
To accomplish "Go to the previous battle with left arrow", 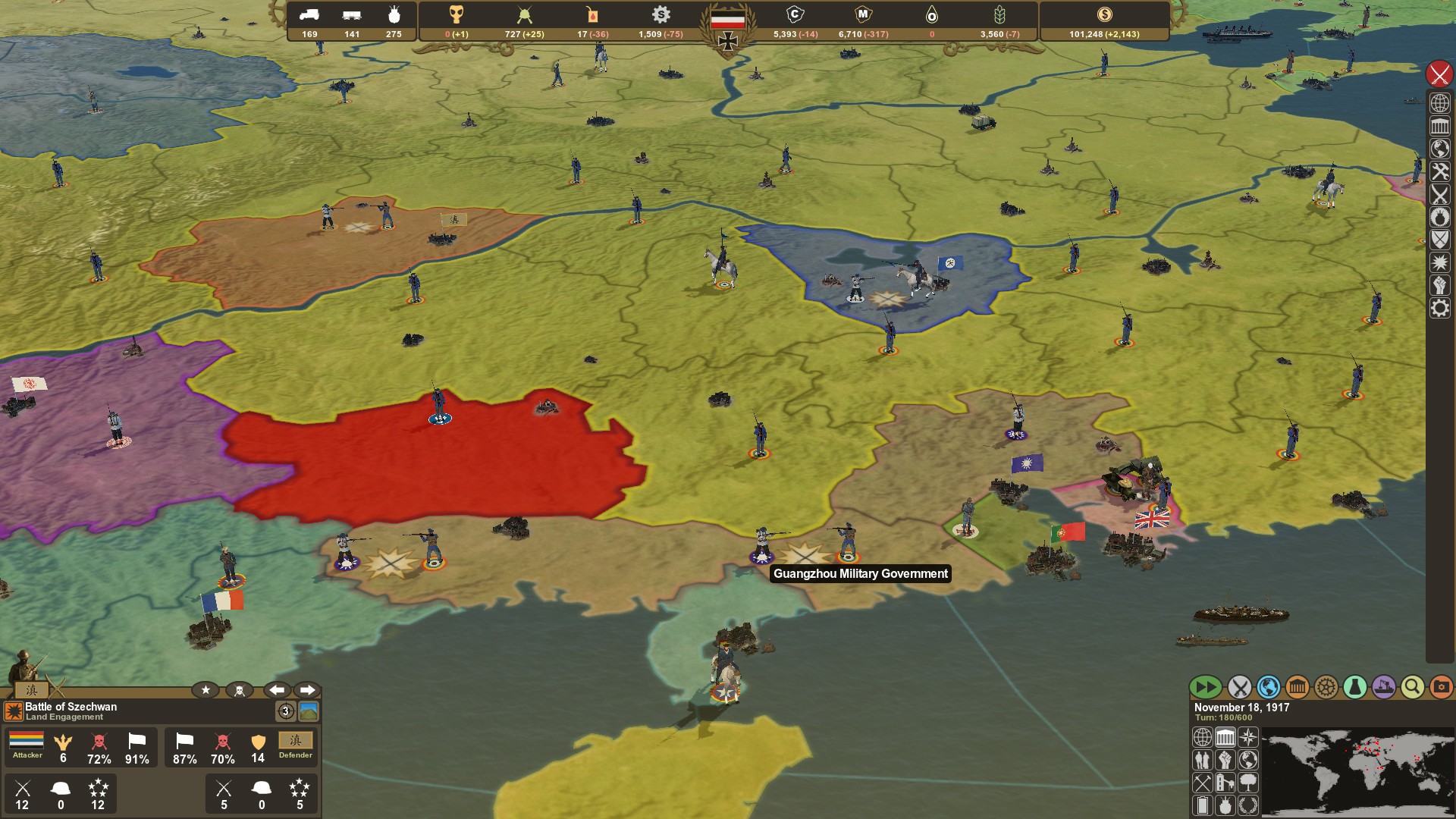I will tap(277, 690).
